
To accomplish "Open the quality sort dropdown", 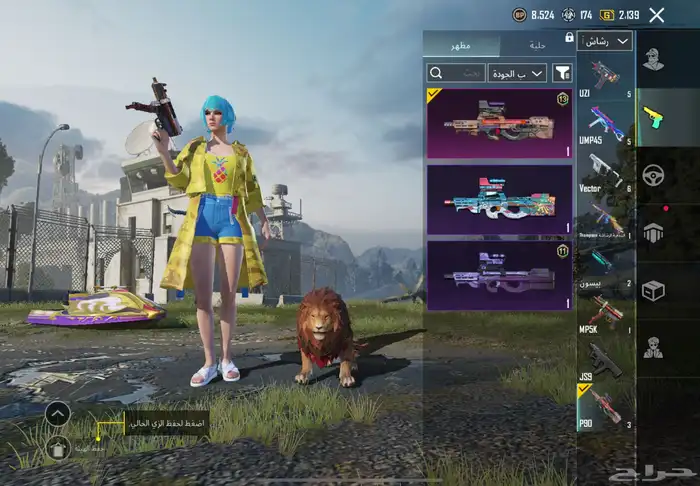I will [x=517, y=73].
